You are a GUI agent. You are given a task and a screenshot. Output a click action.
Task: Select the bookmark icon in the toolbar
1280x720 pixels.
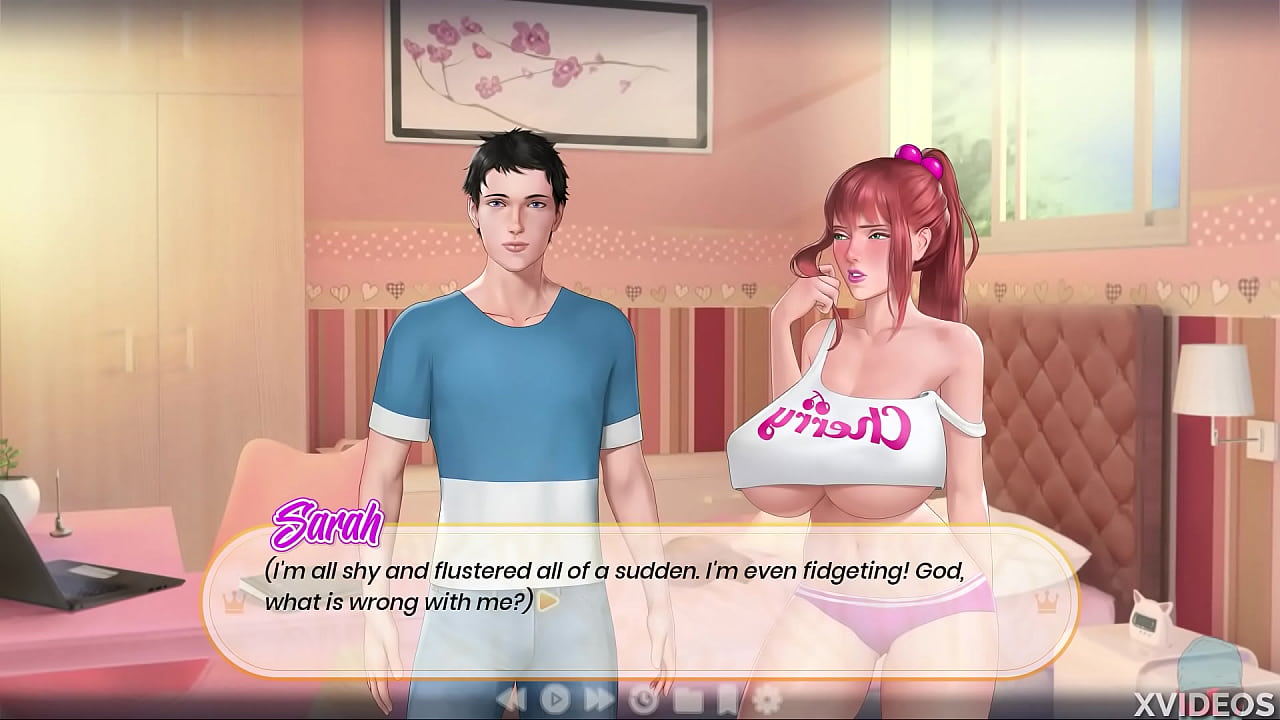point(727,699)
